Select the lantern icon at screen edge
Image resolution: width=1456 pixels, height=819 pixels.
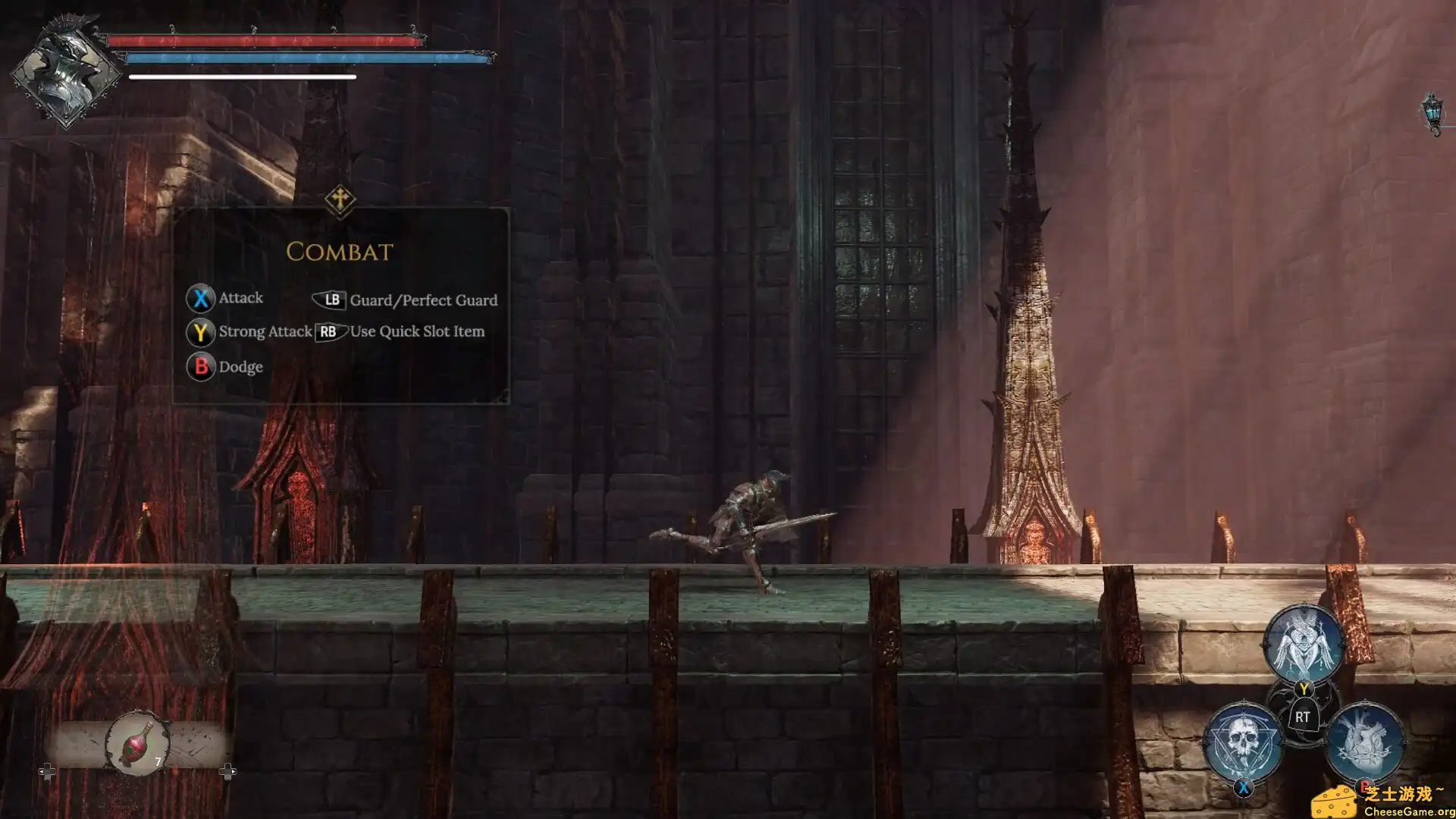point(1432,114)
